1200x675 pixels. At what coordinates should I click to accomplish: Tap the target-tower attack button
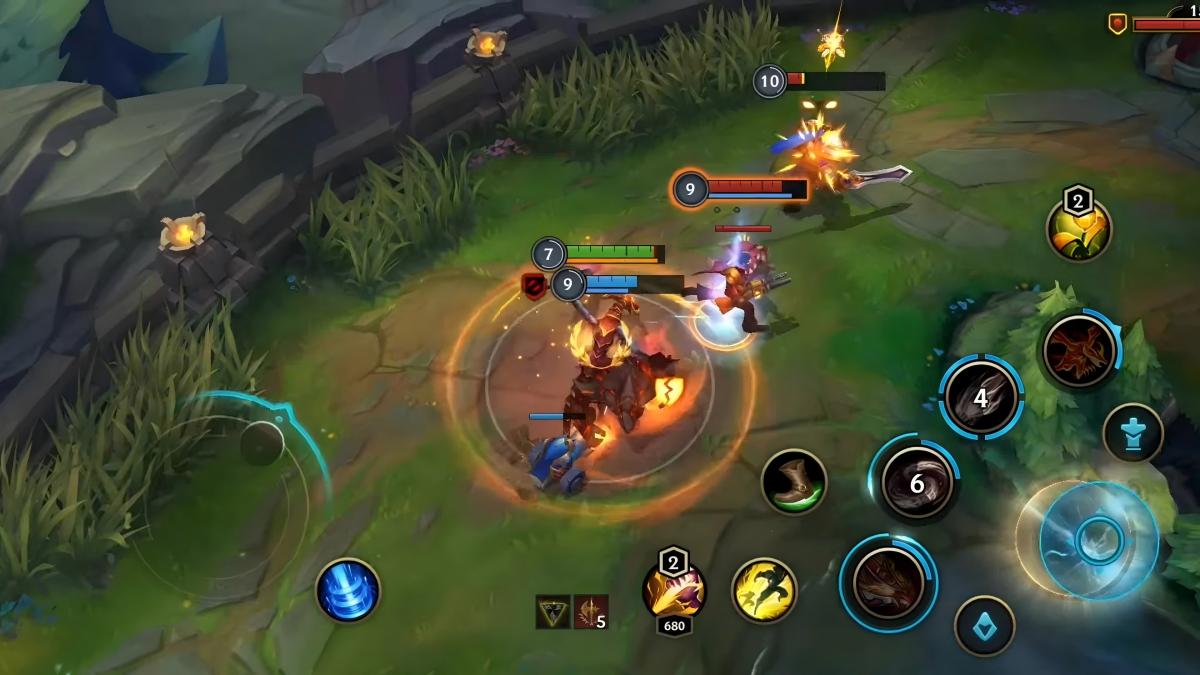click(1133, 433)
